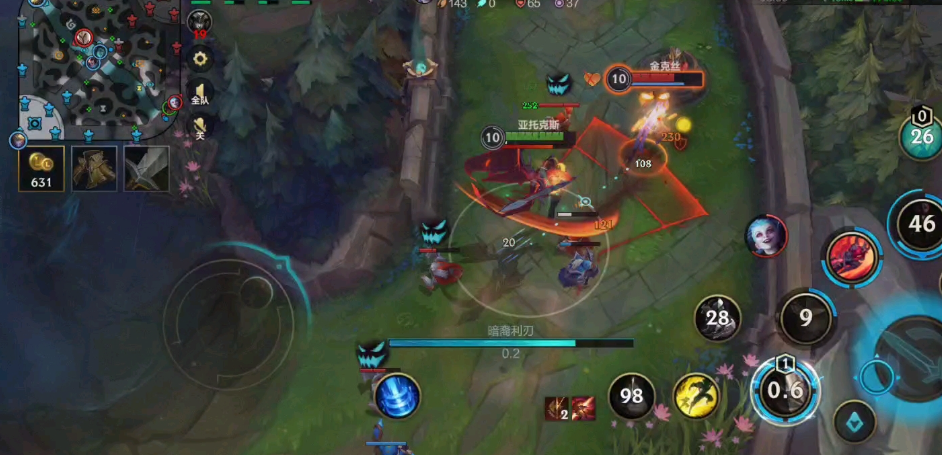The height and width of the screenshot is (455, 942).
Task: Select the 全队 team chat channel button
Action: pyautogui.click(x=200, y=93)
